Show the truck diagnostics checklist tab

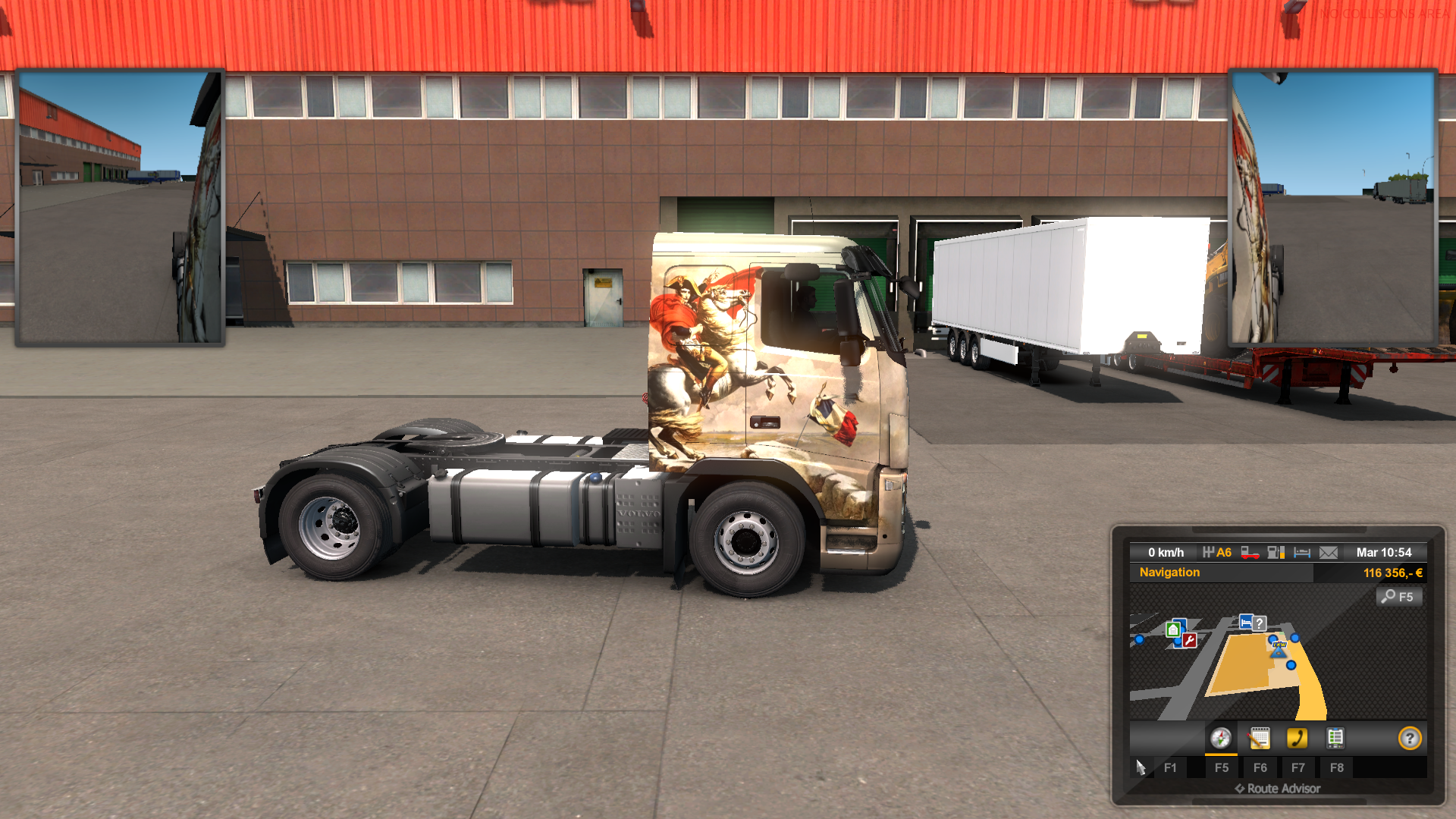pyautogui.click(x=1335, y=739)
